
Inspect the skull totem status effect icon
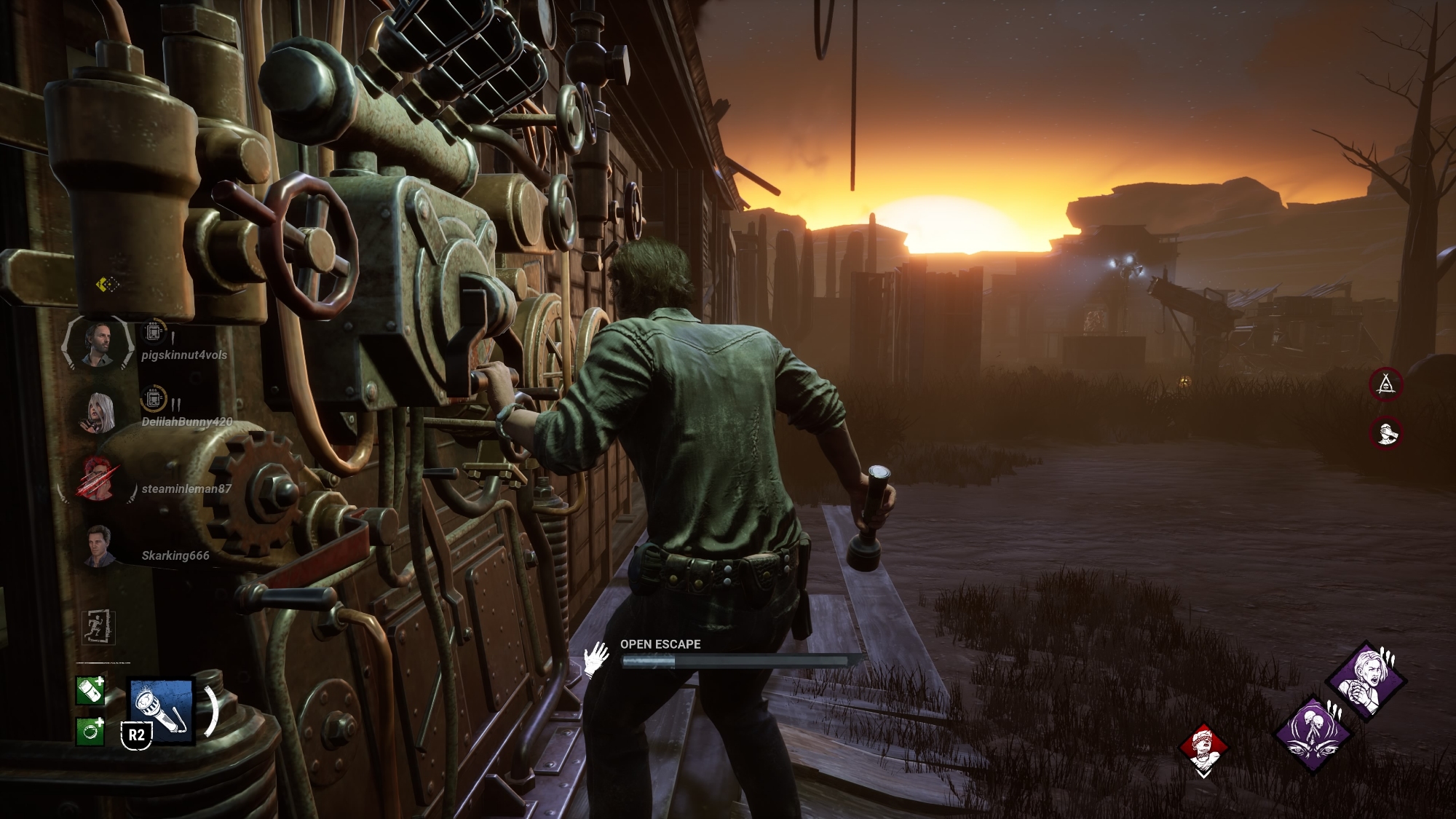[1386, 384]
